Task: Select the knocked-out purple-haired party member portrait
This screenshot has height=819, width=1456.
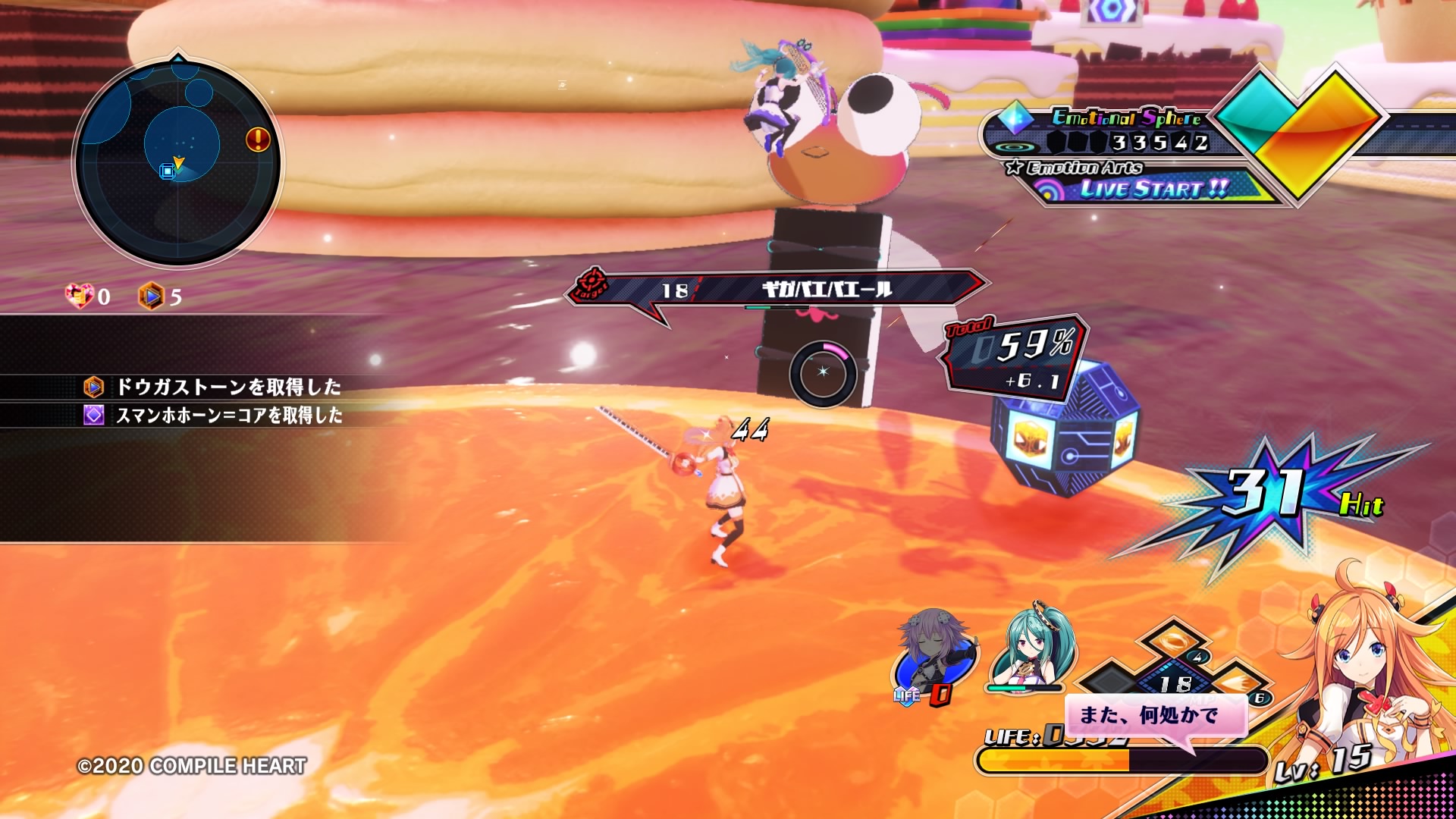Action: pos(933,656)
